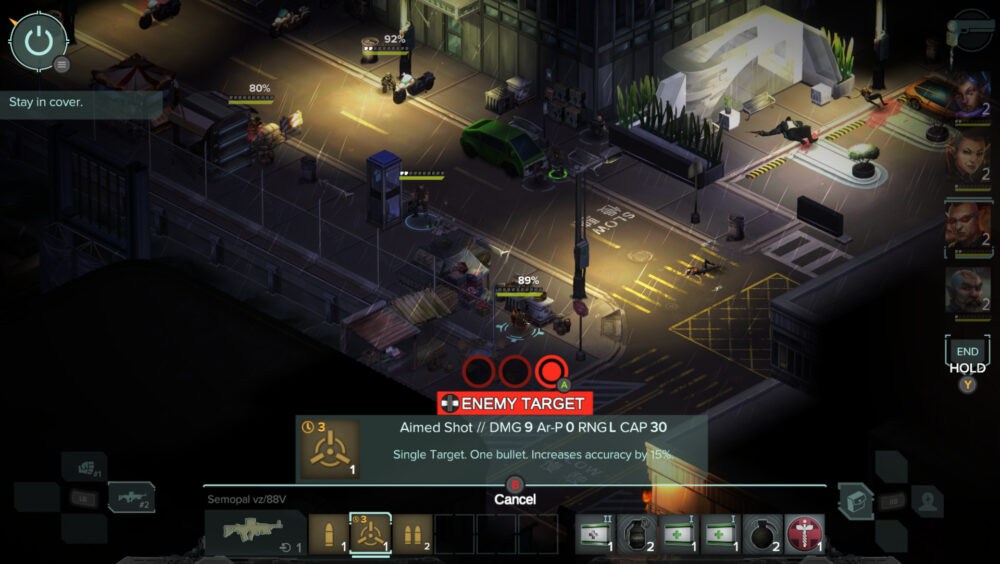Select the round black grenade item
This screenshot has width=1000, height=564.
point(762,534)
